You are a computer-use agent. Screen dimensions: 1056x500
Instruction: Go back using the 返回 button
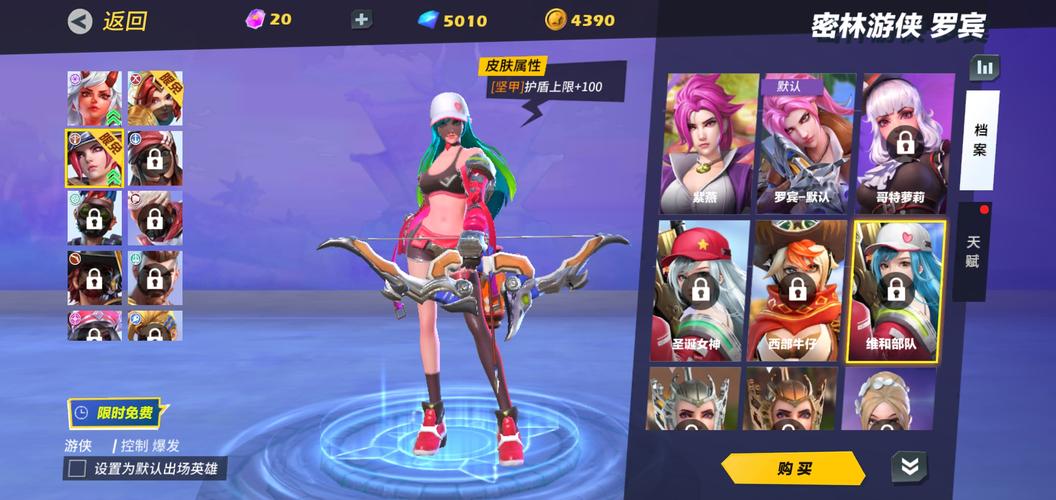pyautogui.click(x=108, y=21)
